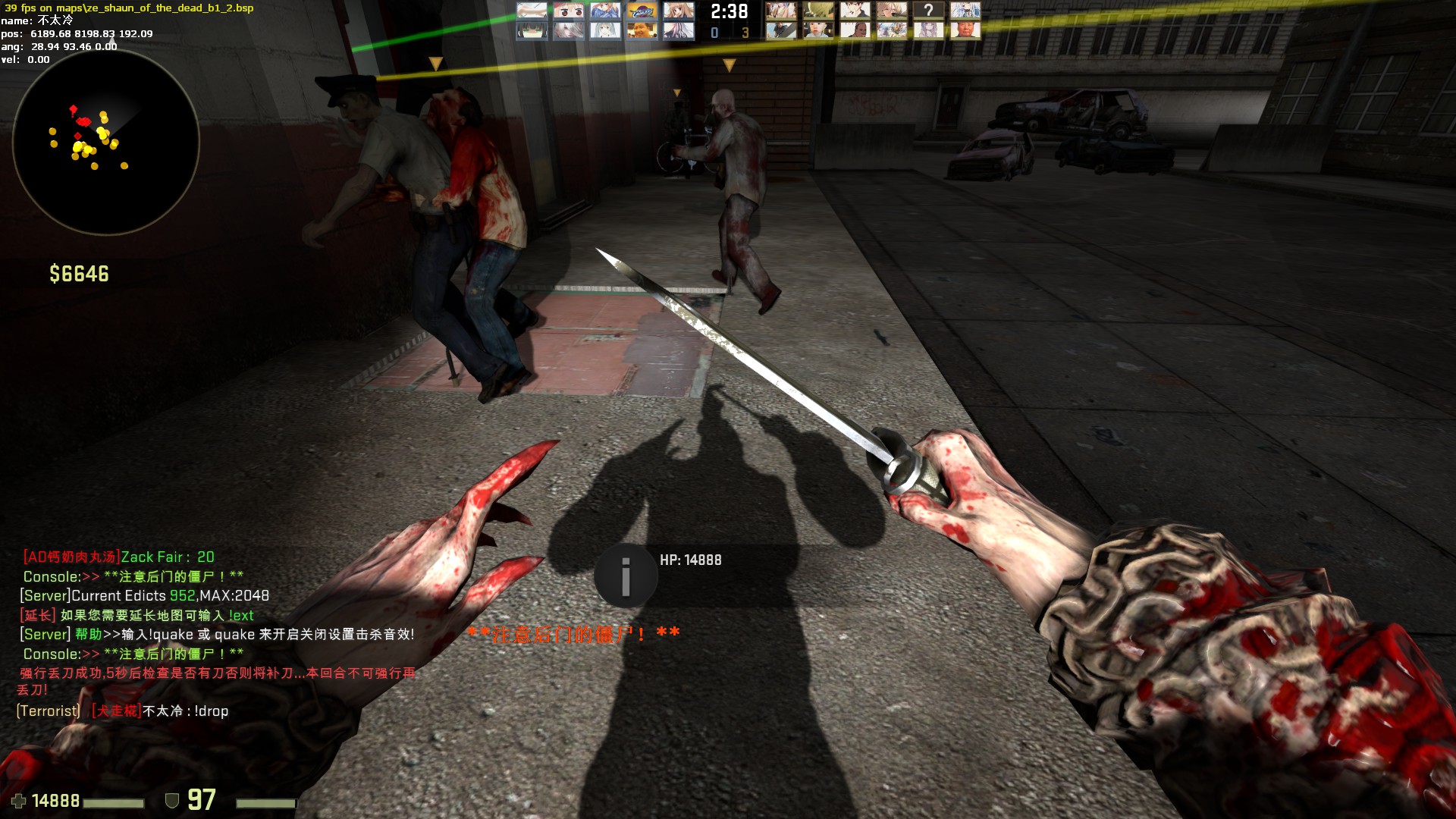1456x819 pixels.
Task: Click the gold team score number 3
Action: [745, 33]
